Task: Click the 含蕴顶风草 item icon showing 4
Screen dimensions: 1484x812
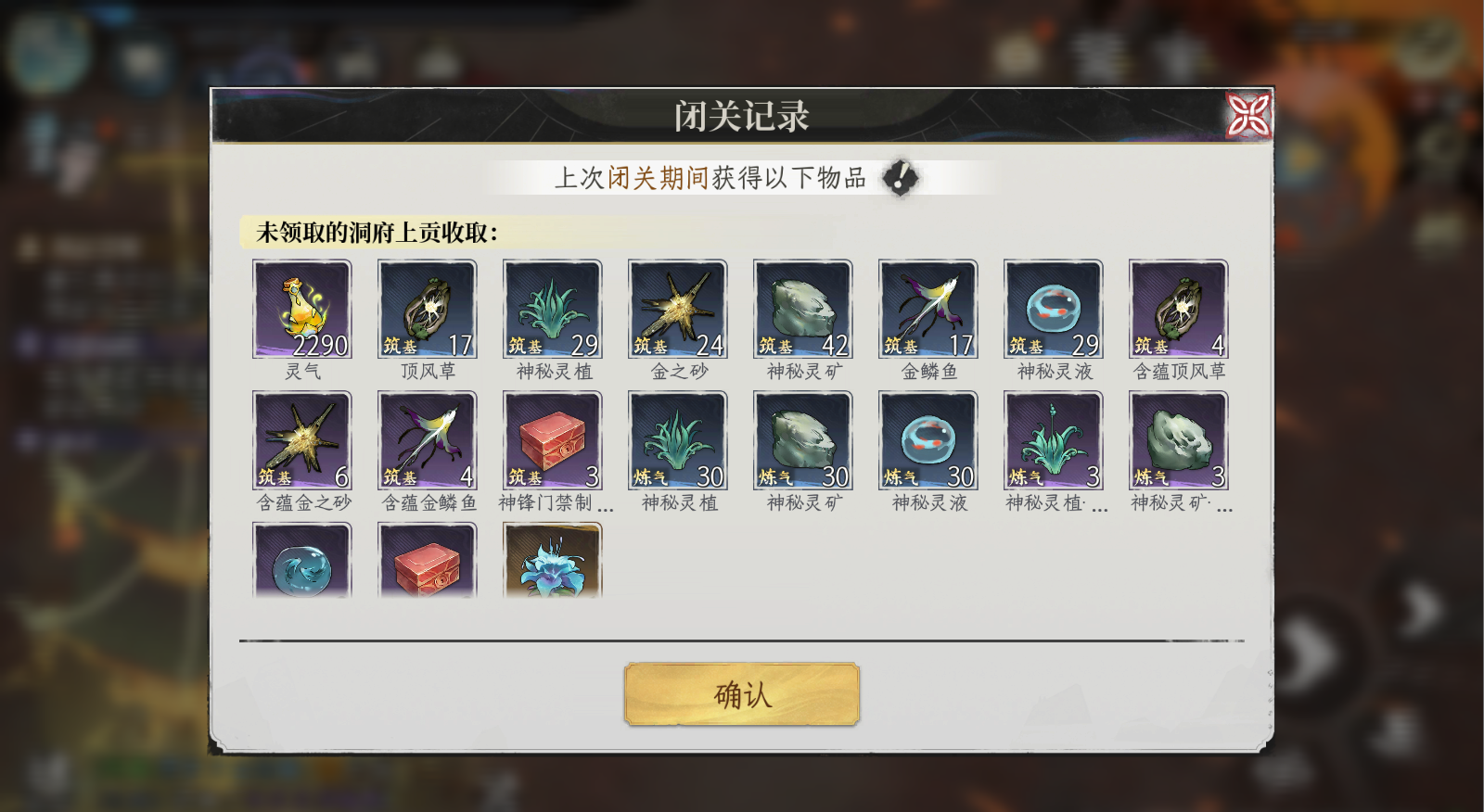Action: click(1178, 307)
